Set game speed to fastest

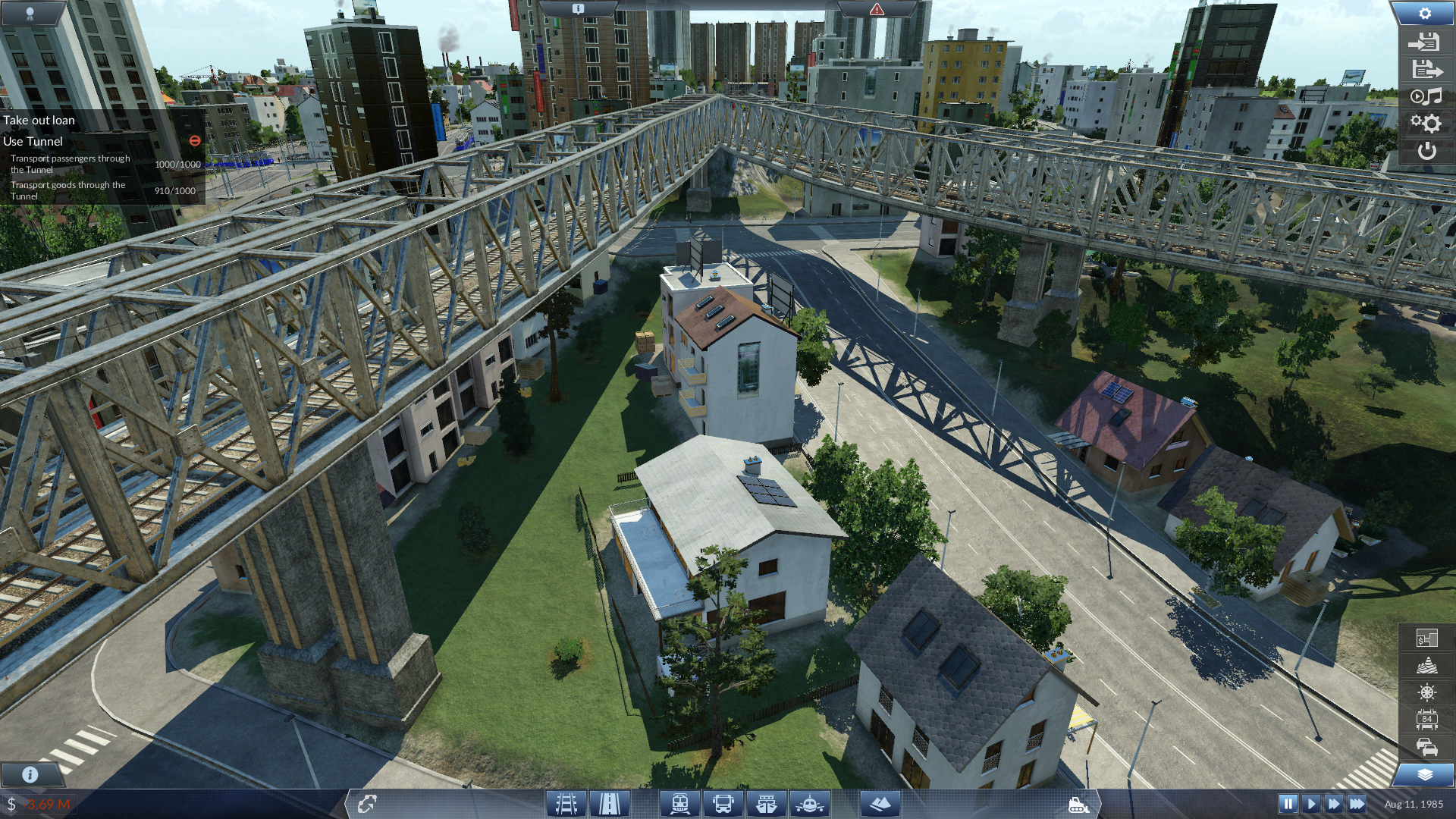1357,804
